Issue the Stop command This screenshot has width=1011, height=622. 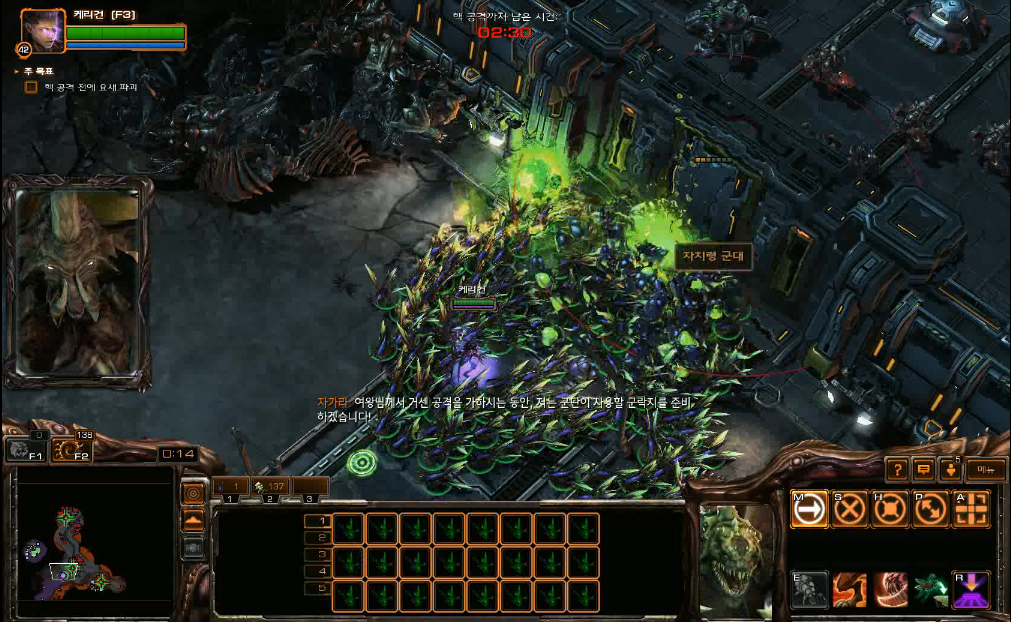(x=849, y=509)
